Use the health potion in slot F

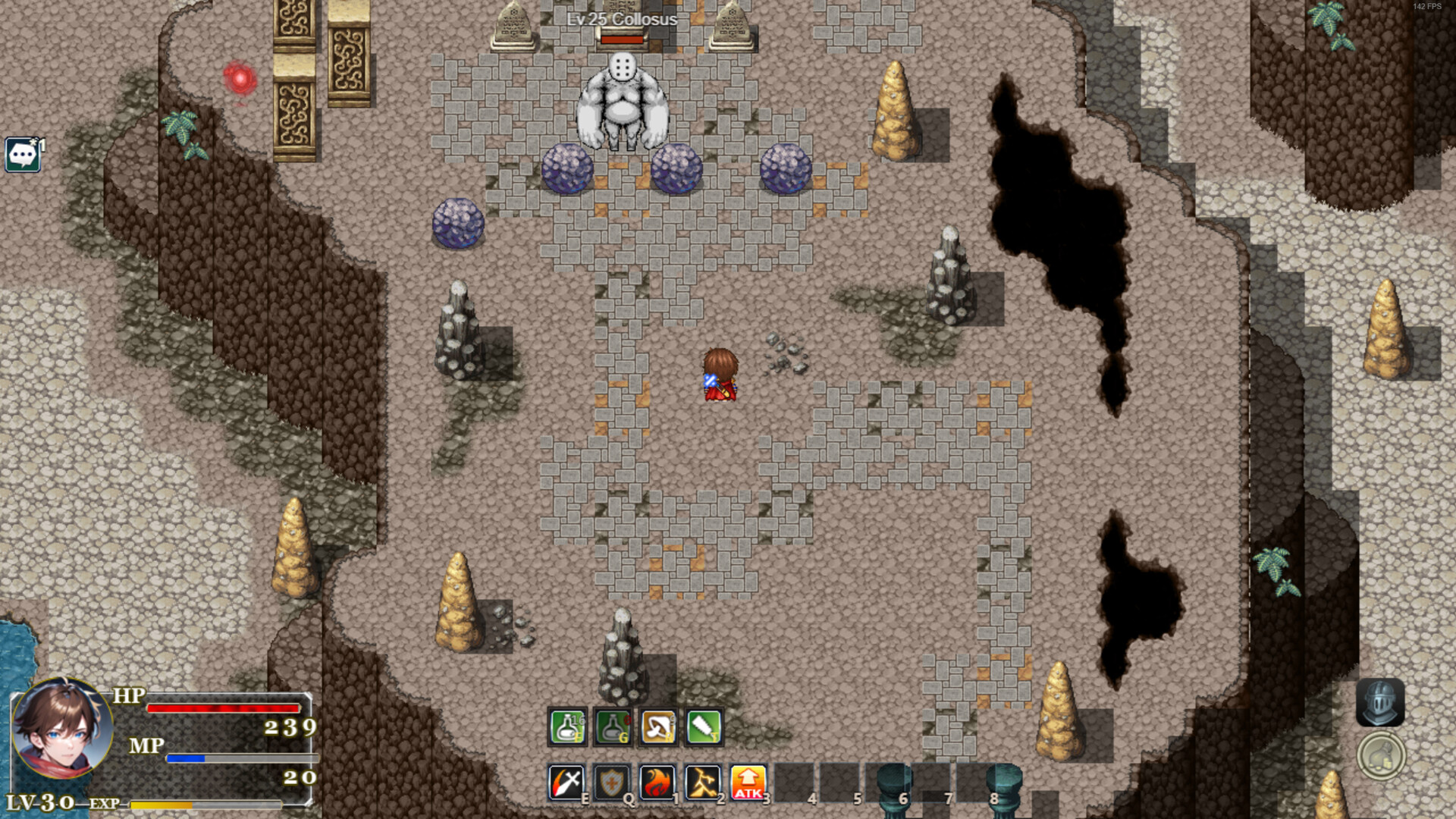click(566, 726)
